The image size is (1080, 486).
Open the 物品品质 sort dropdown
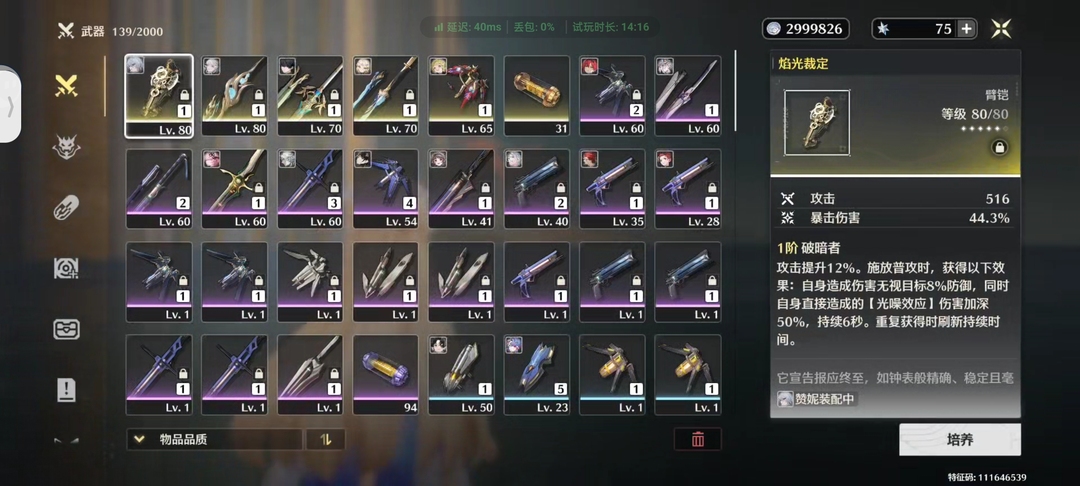coord(214,439)
